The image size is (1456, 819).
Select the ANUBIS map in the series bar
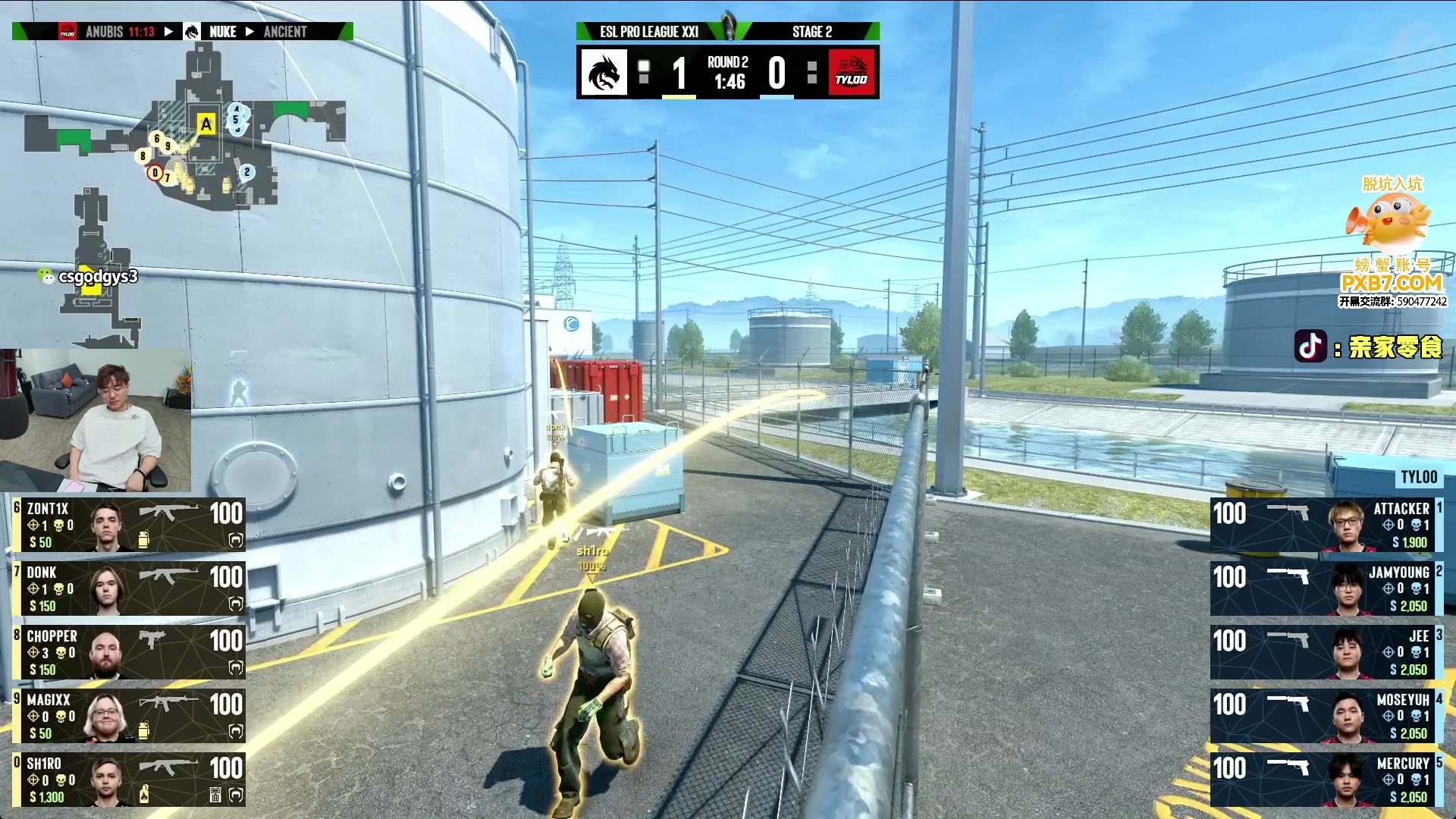[x=105, y=32]
